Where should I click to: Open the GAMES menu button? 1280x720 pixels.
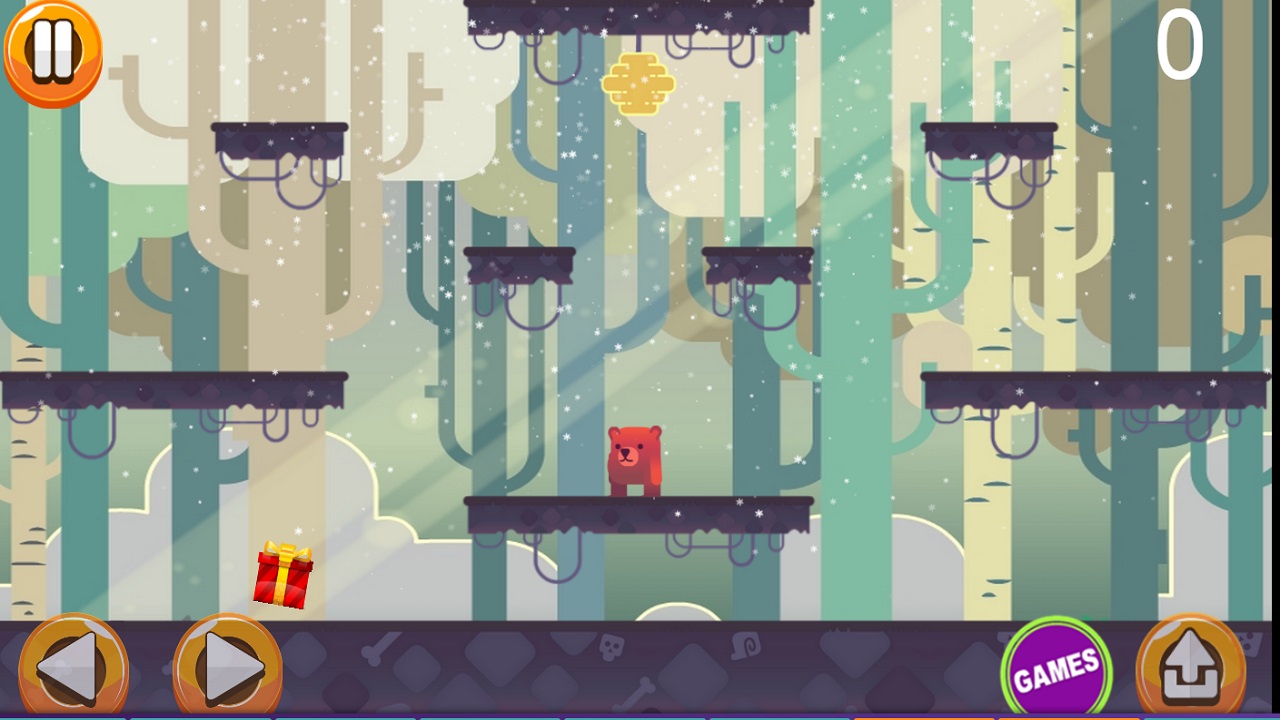(x=1055, y=661)
